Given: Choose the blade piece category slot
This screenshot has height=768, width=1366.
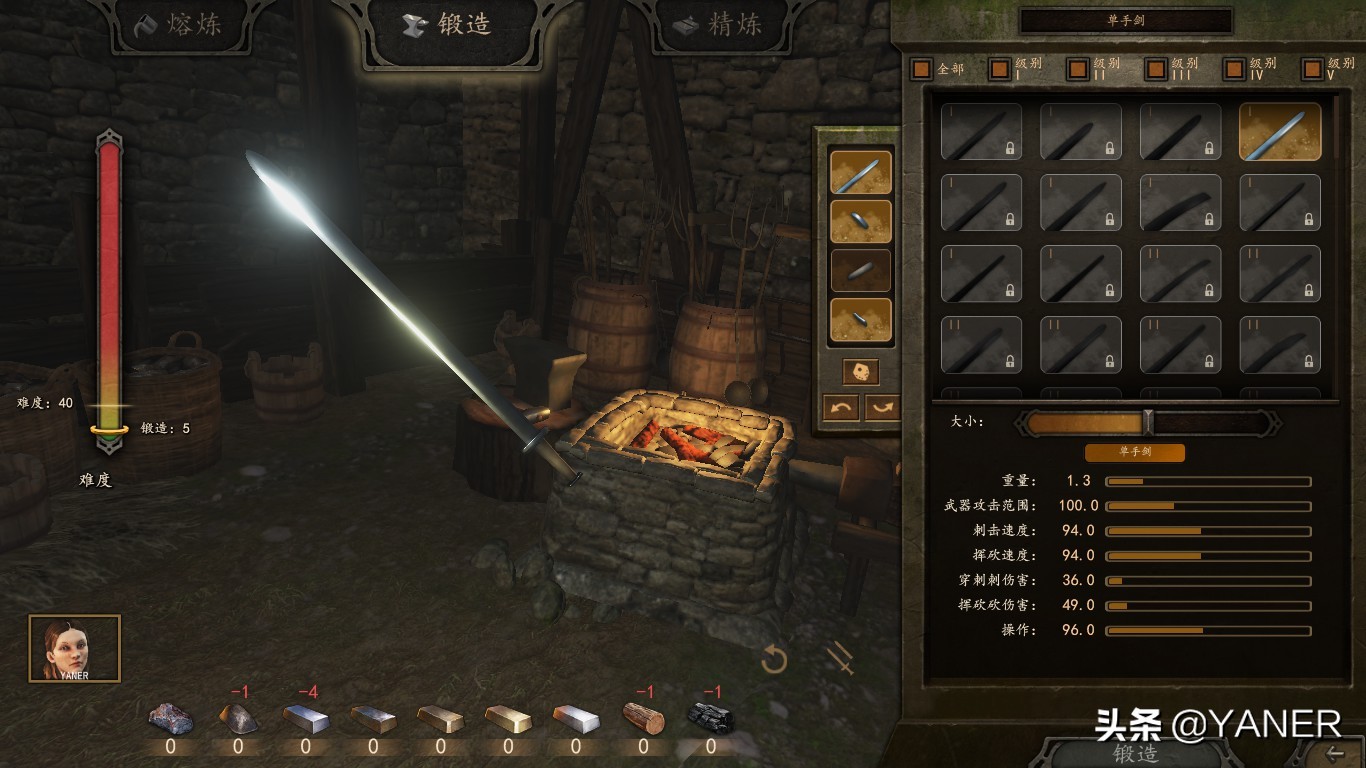Looking at the screenshot, I should [860, 172].
